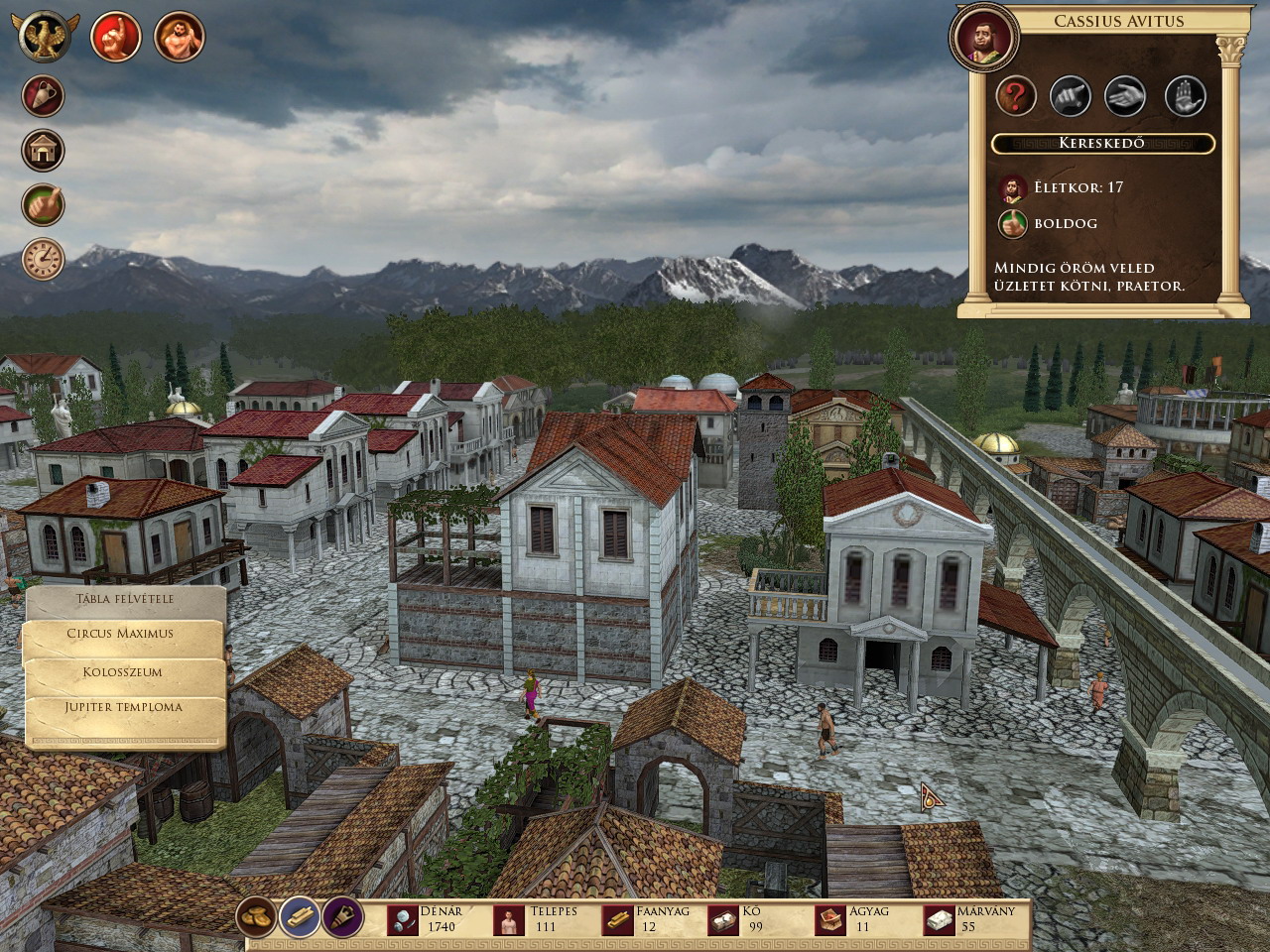1270x952 pixels.
Task: Switch to the quiver resource tab
Action: point(342,918)
